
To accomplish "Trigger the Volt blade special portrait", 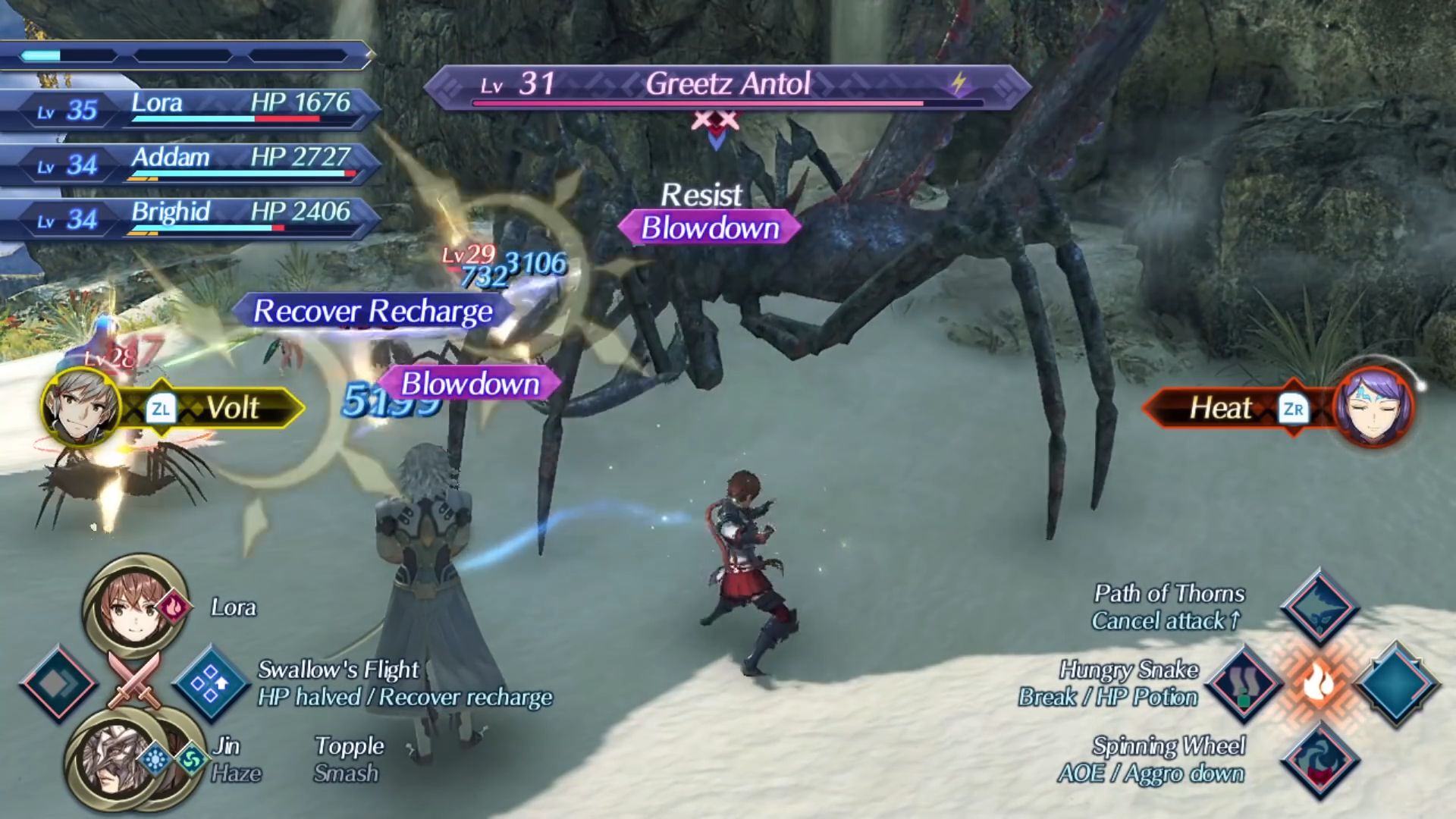I will pos(82,407).
